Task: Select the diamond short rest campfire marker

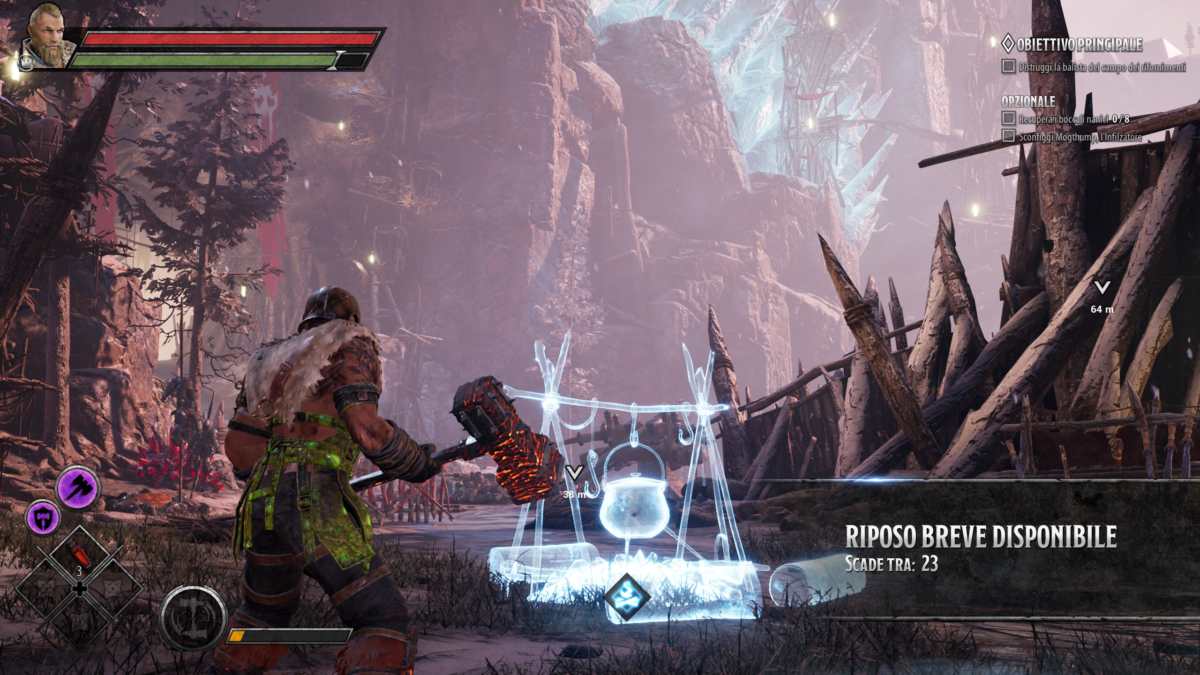Action: coord(627,597)
